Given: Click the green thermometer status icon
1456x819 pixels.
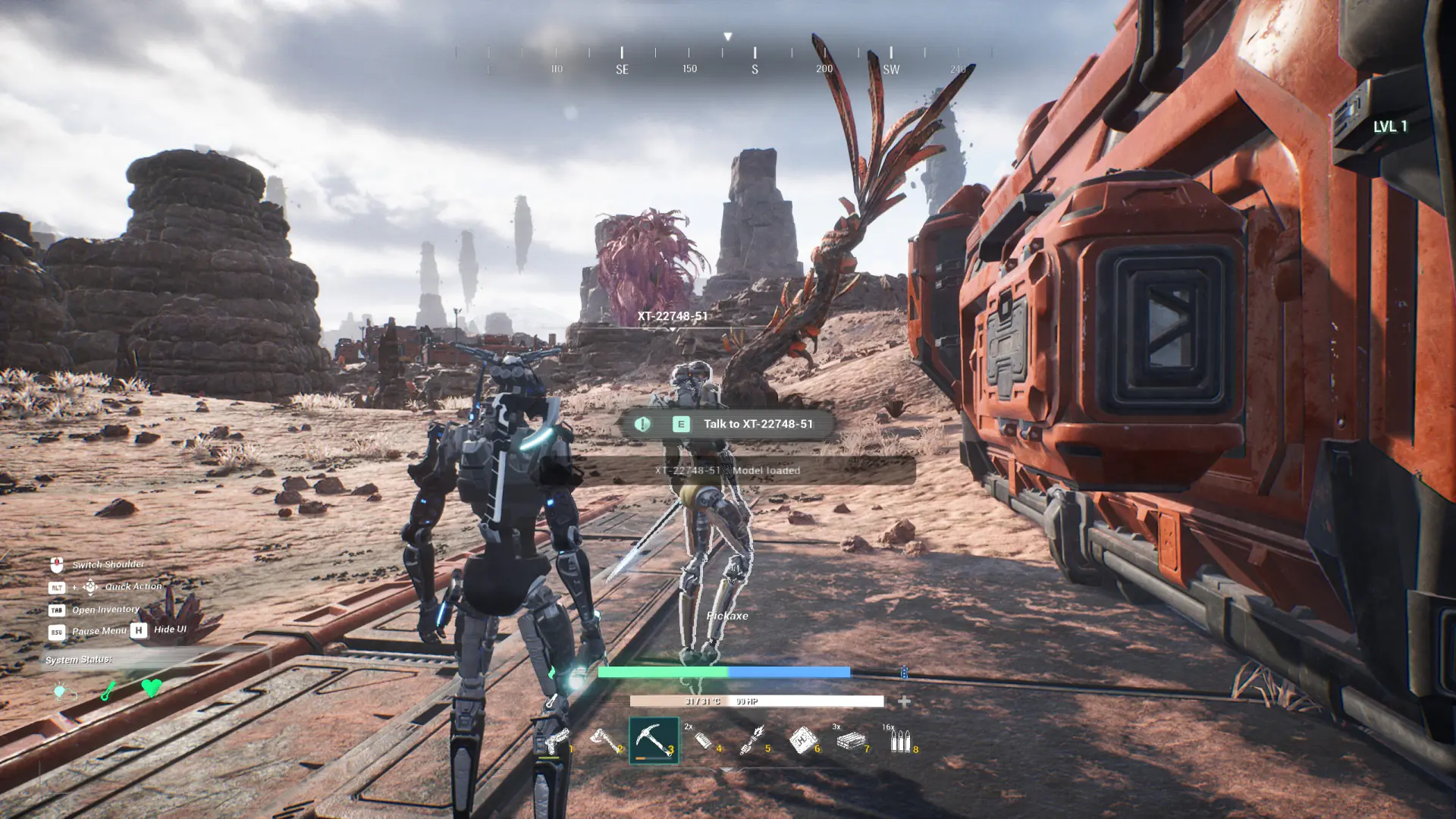Looking at the screenshot, I should (108, 690).
